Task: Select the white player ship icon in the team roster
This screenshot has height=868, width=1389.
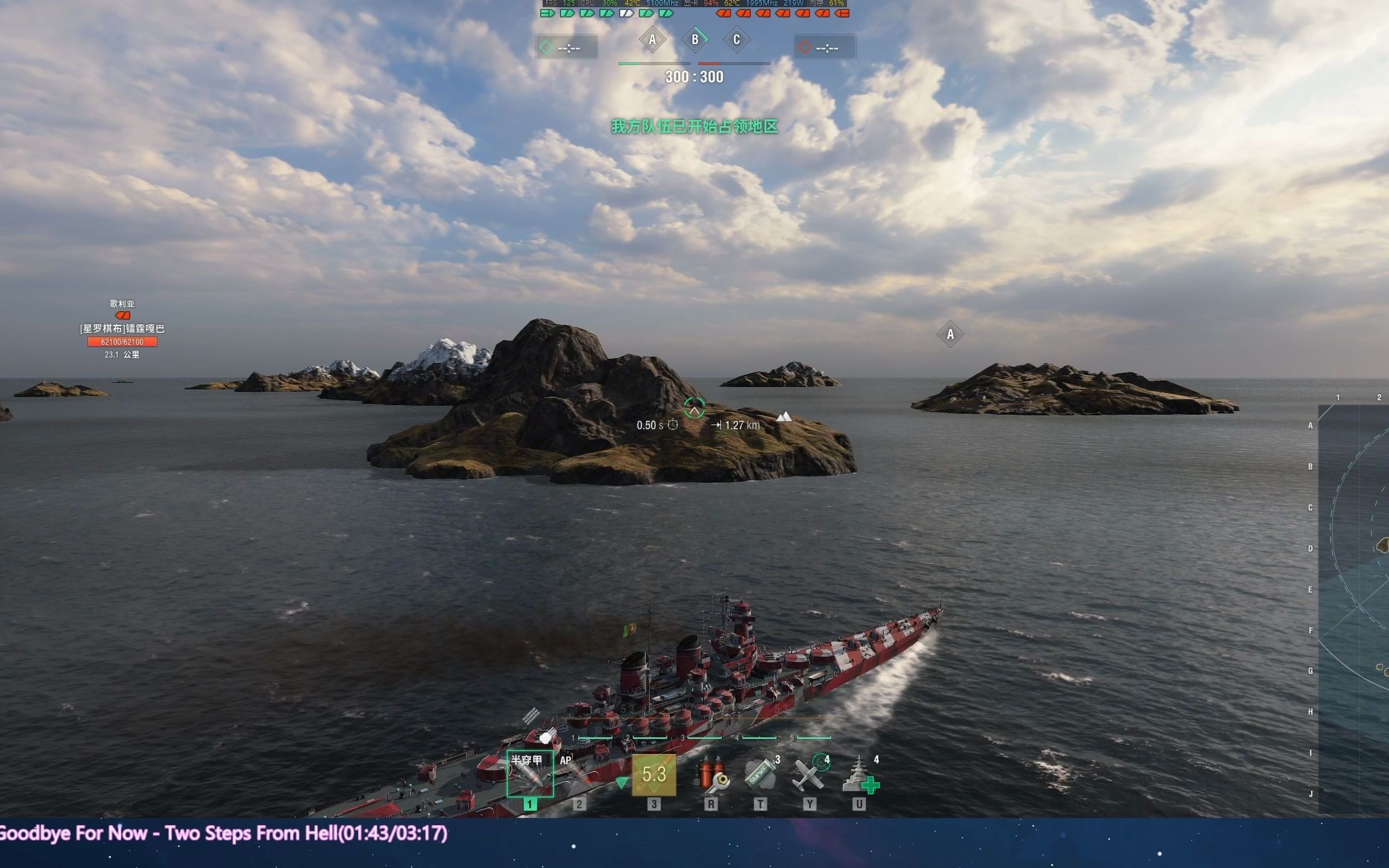Action: pyautogui.click(x=626, y=13)
